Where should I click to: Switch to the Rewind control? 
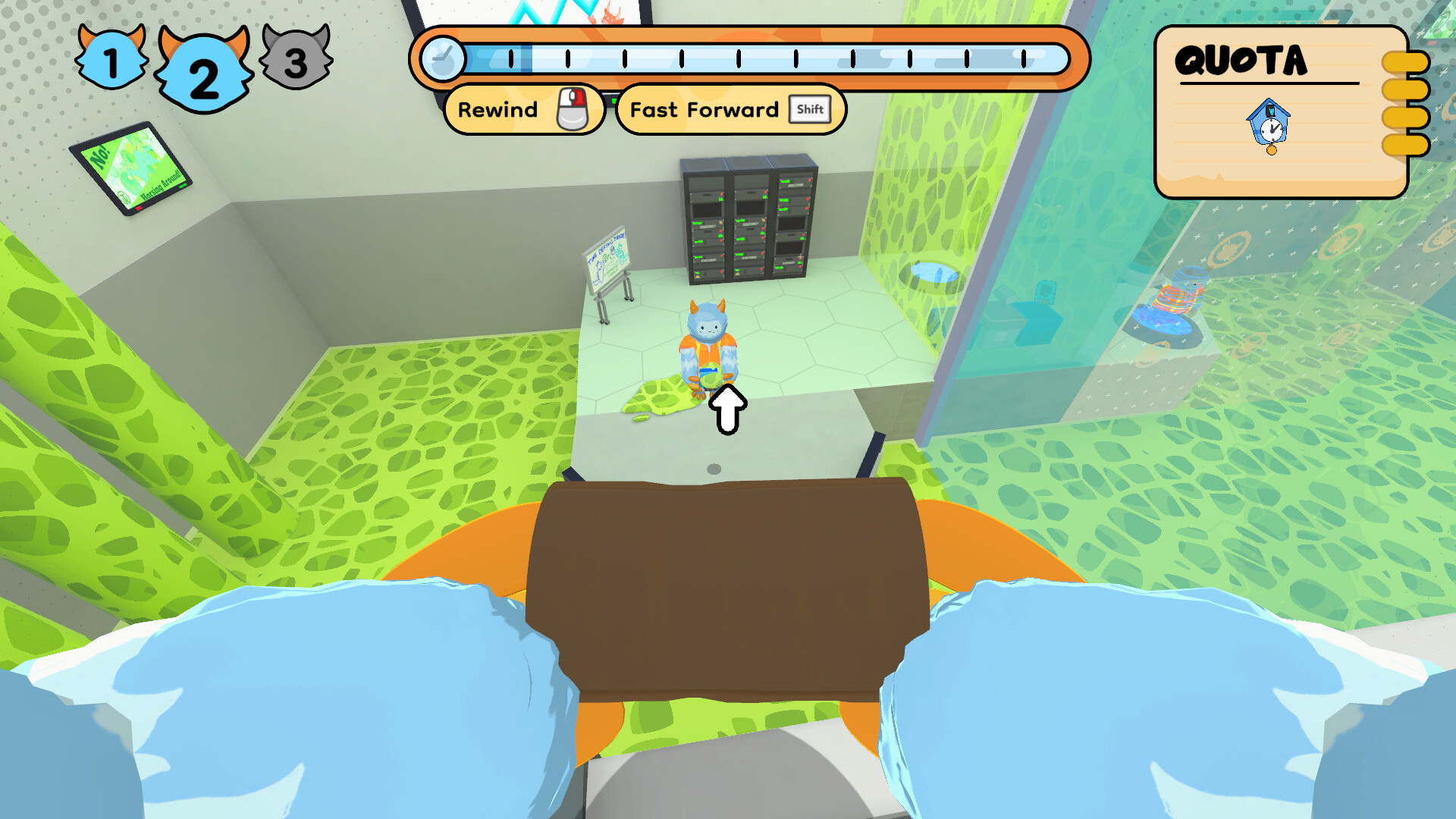(523, 109)
